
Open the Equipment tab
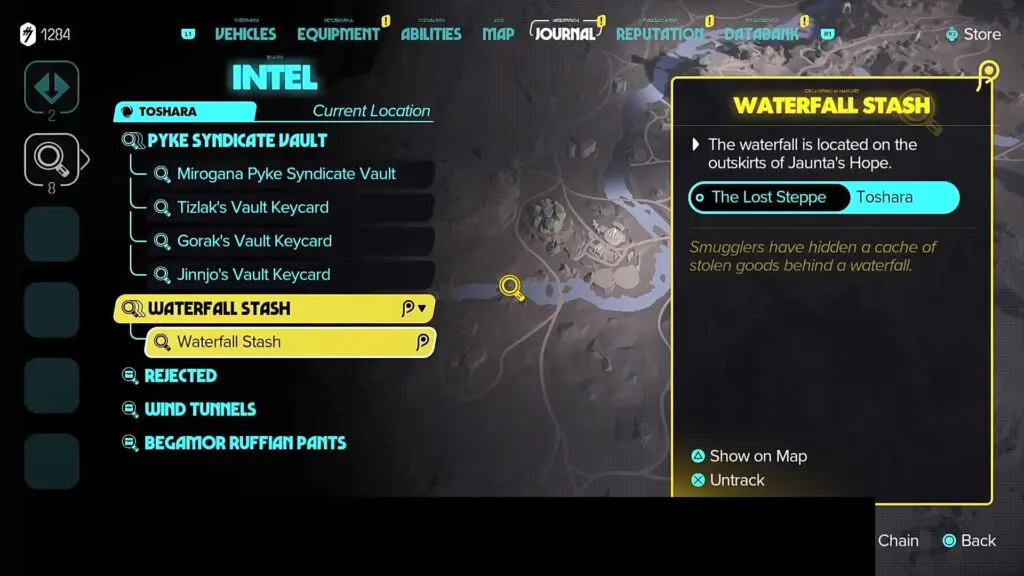338,34
